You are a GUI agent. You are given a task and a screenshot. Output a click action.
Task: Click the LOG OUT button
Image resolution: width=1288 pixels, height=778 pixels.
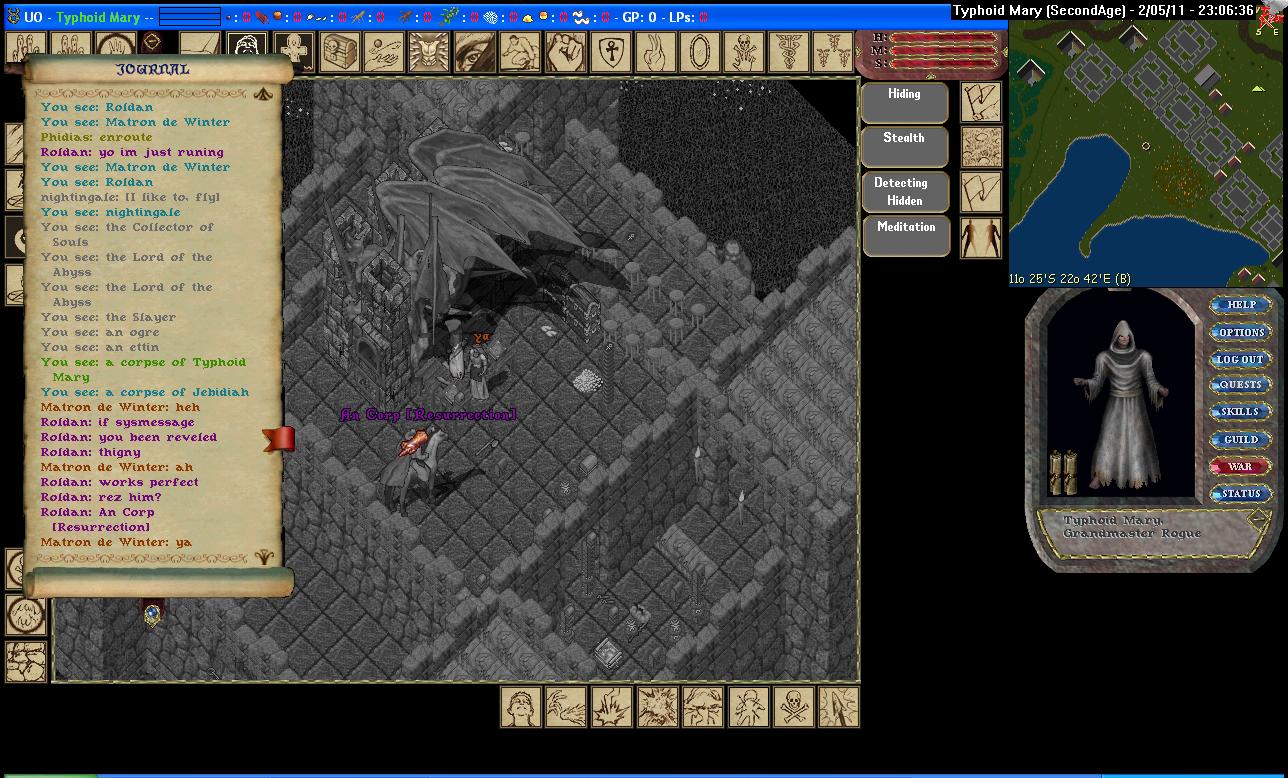point(1240,359)
